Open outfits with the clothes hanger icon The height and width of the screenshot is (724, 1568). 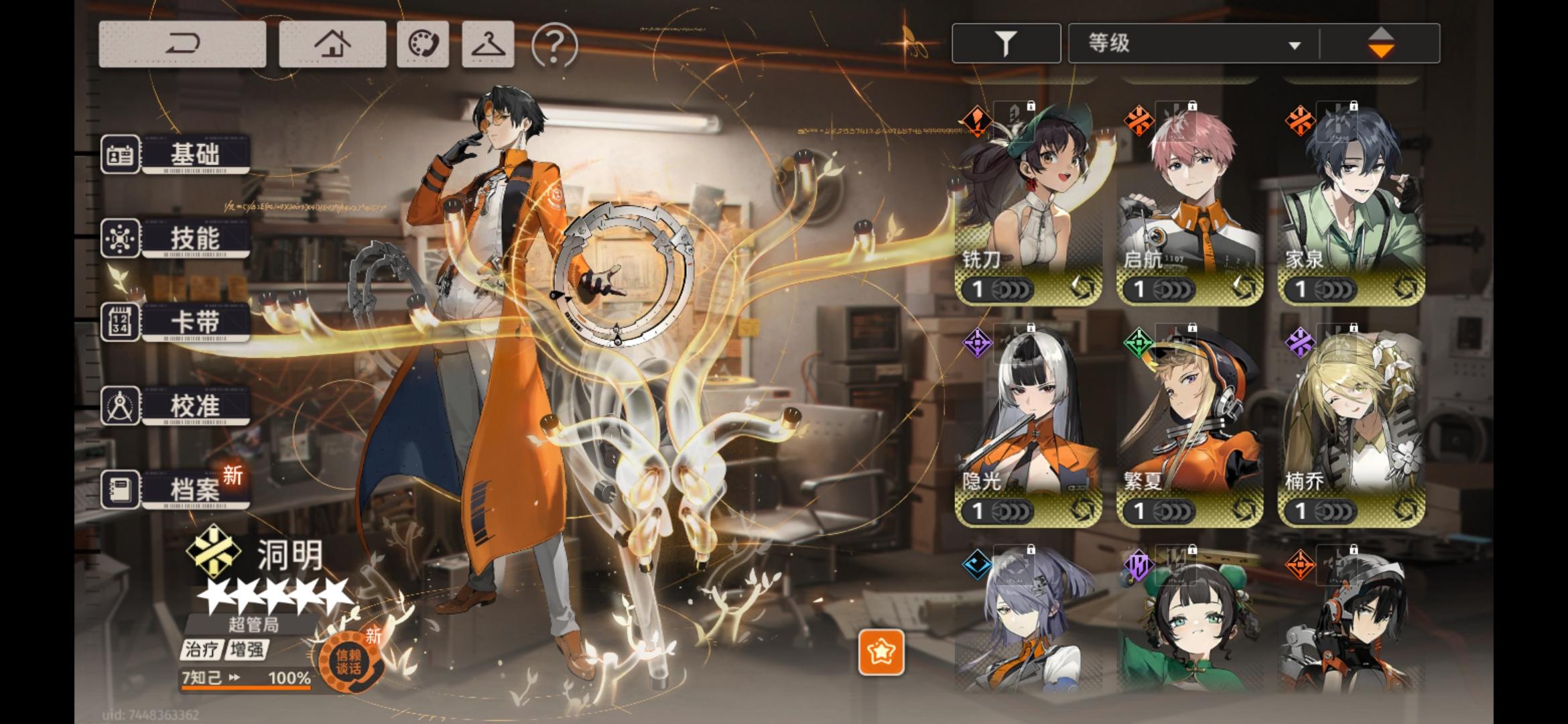point(488,45)
